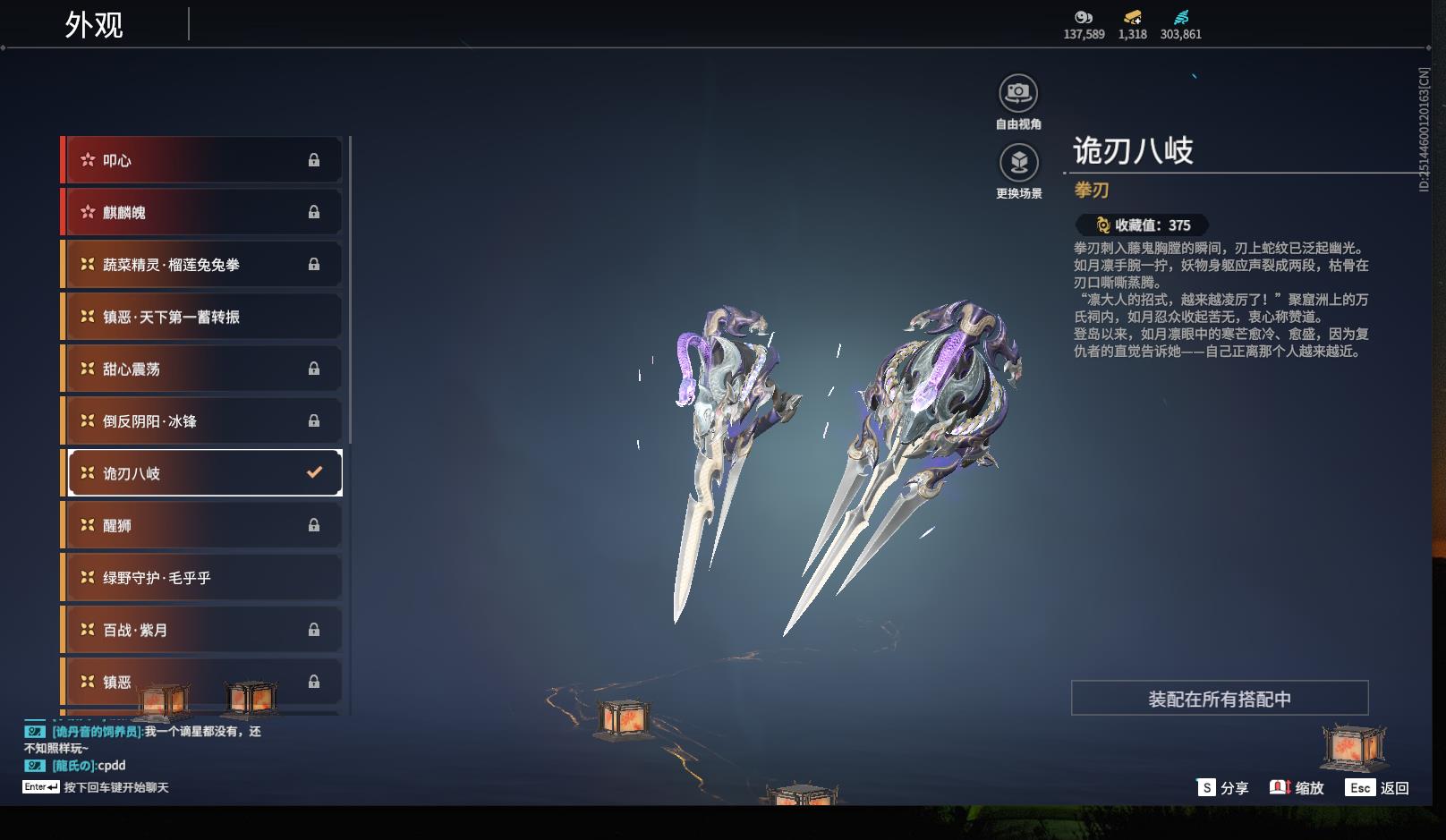Pick the 镇恶·天下第一蓄转振 skin
This screenshot has height=840, width=1446.
pos(202,317)
